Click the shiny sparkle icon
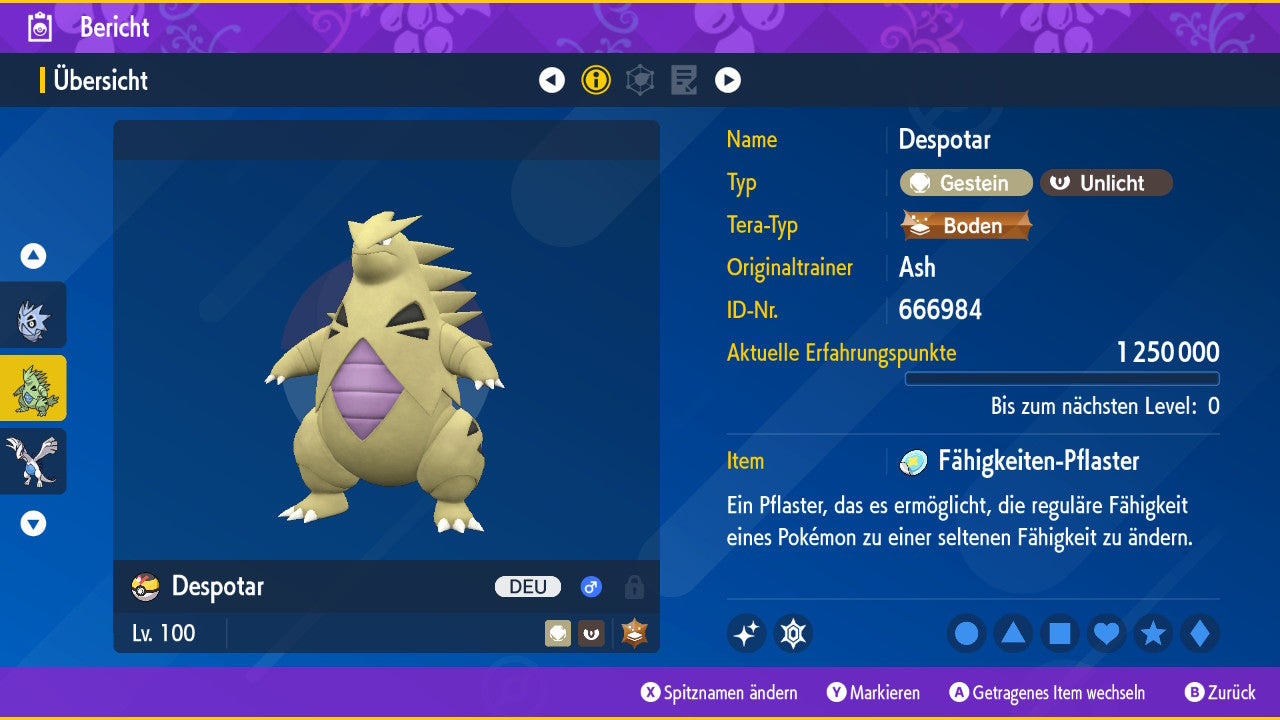This screenshot has width=1280, height=720. 746,633
